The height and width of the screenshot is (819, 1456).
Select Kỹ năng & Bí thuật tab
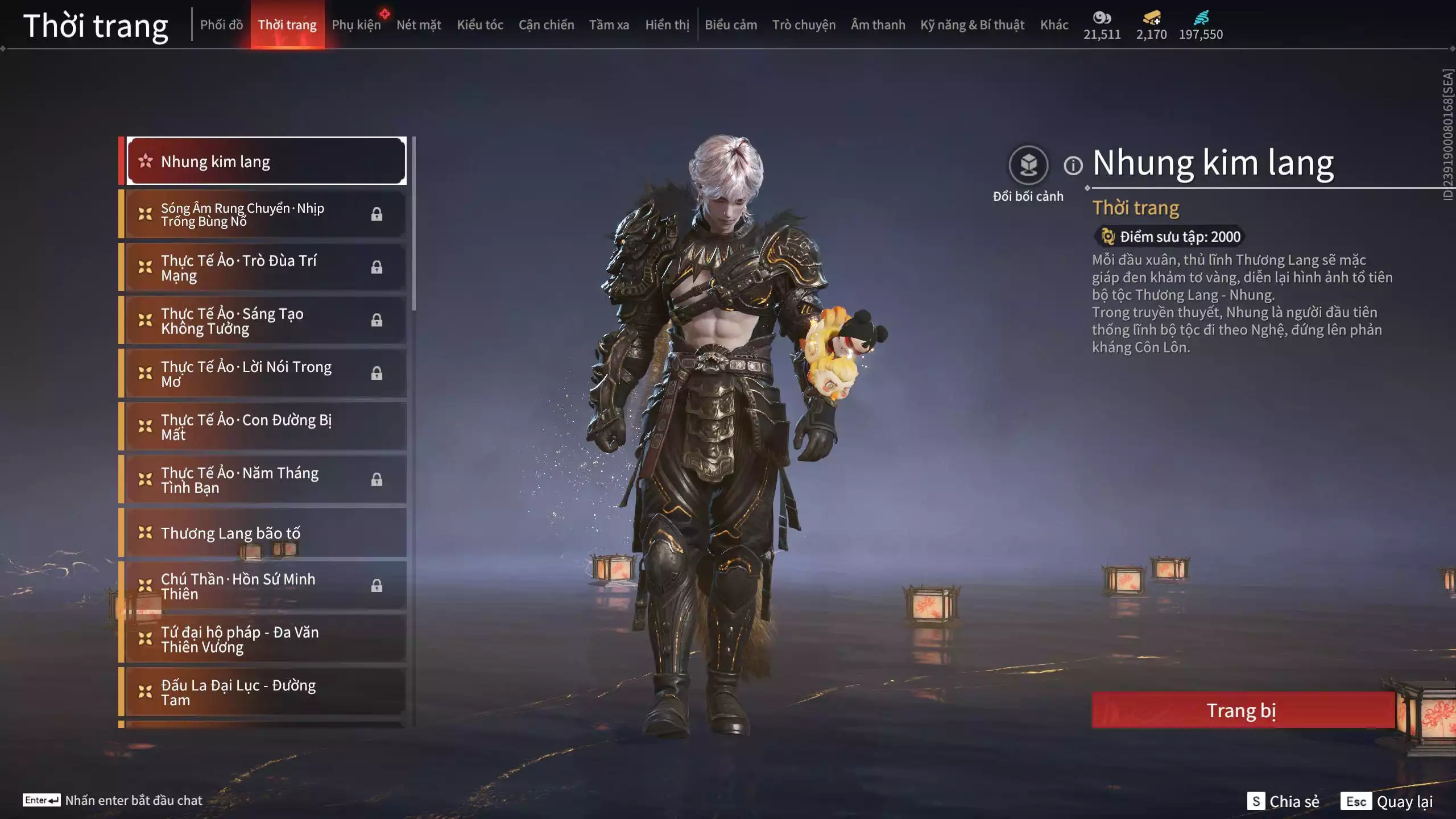point(972,25)
